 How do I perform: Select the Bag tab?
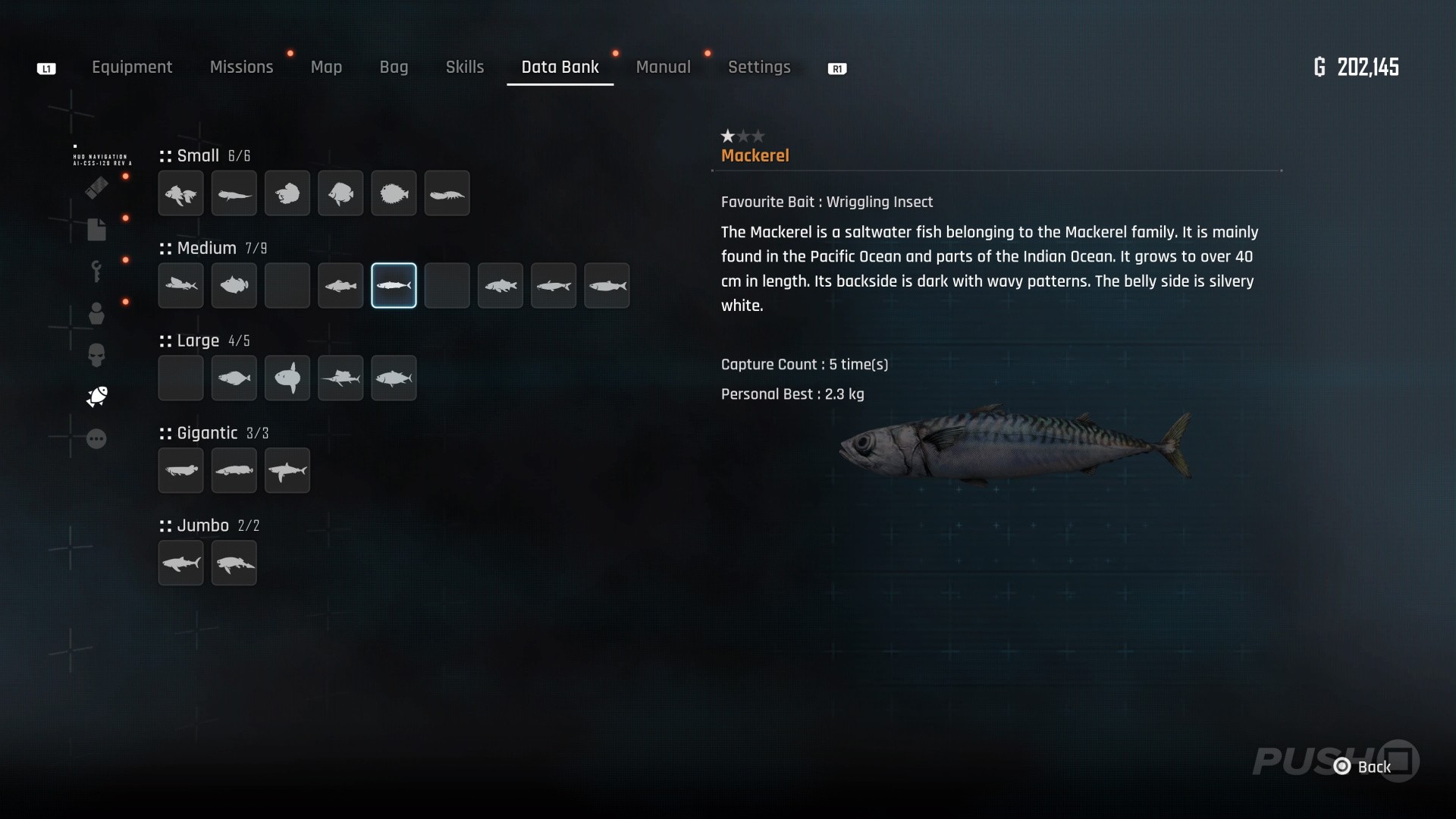394,67
